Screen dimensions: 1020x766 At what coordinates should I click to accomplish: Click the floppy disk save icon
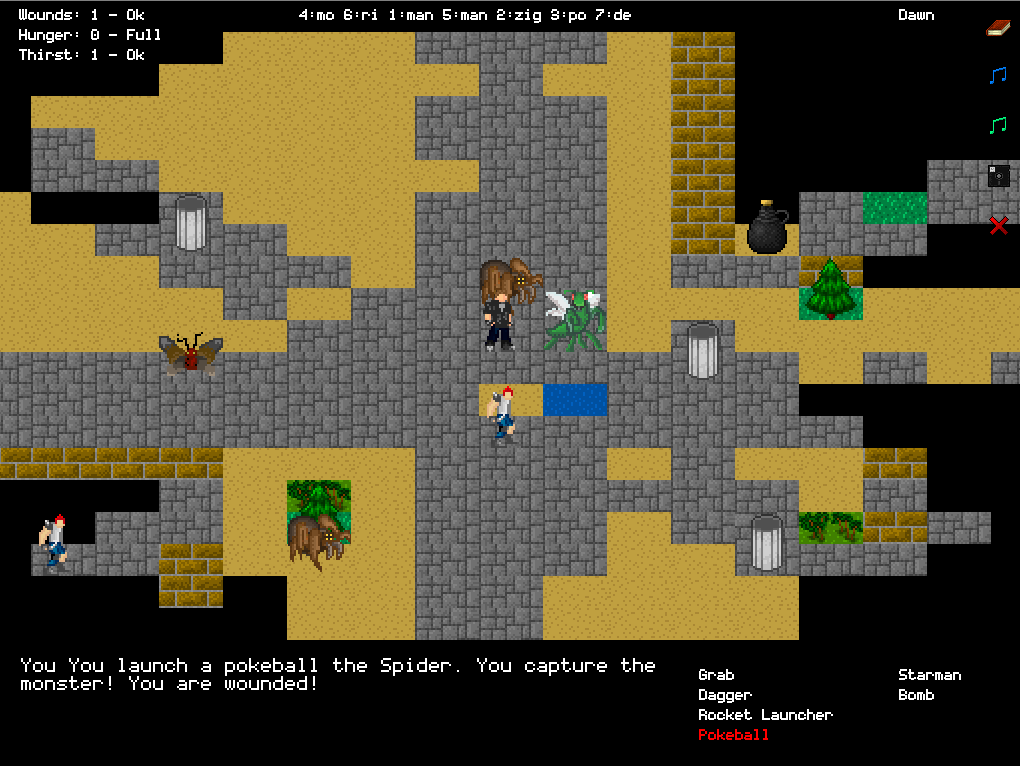pos(998,176)
